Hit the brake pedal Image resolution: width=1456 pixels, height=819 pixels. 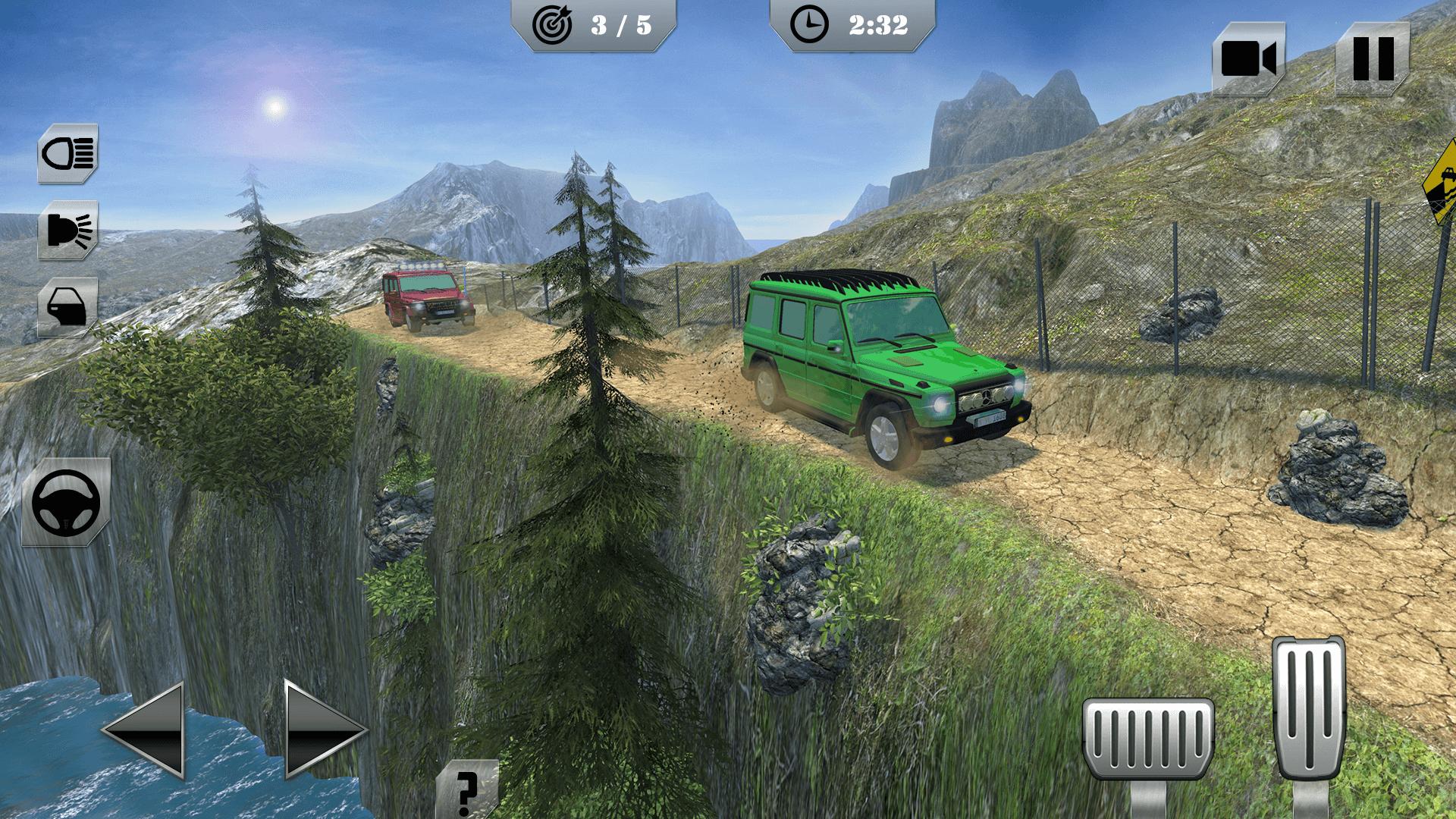1148,739
